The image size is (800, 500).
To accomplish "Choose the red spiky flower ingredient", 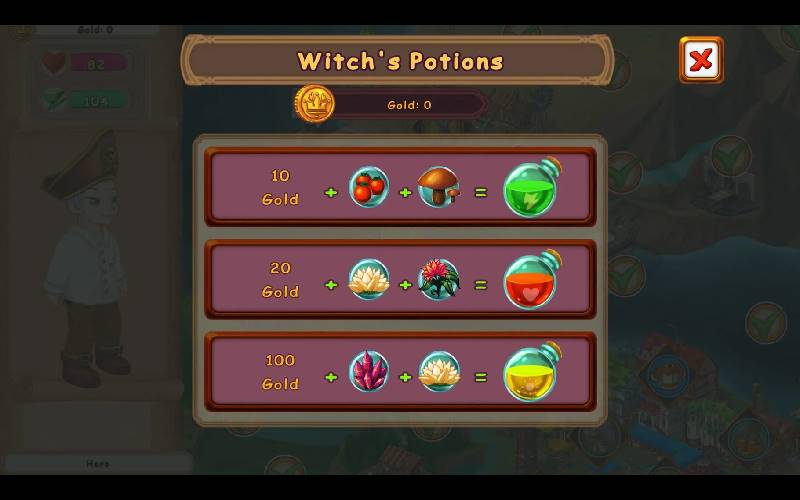I will point(438,280).
